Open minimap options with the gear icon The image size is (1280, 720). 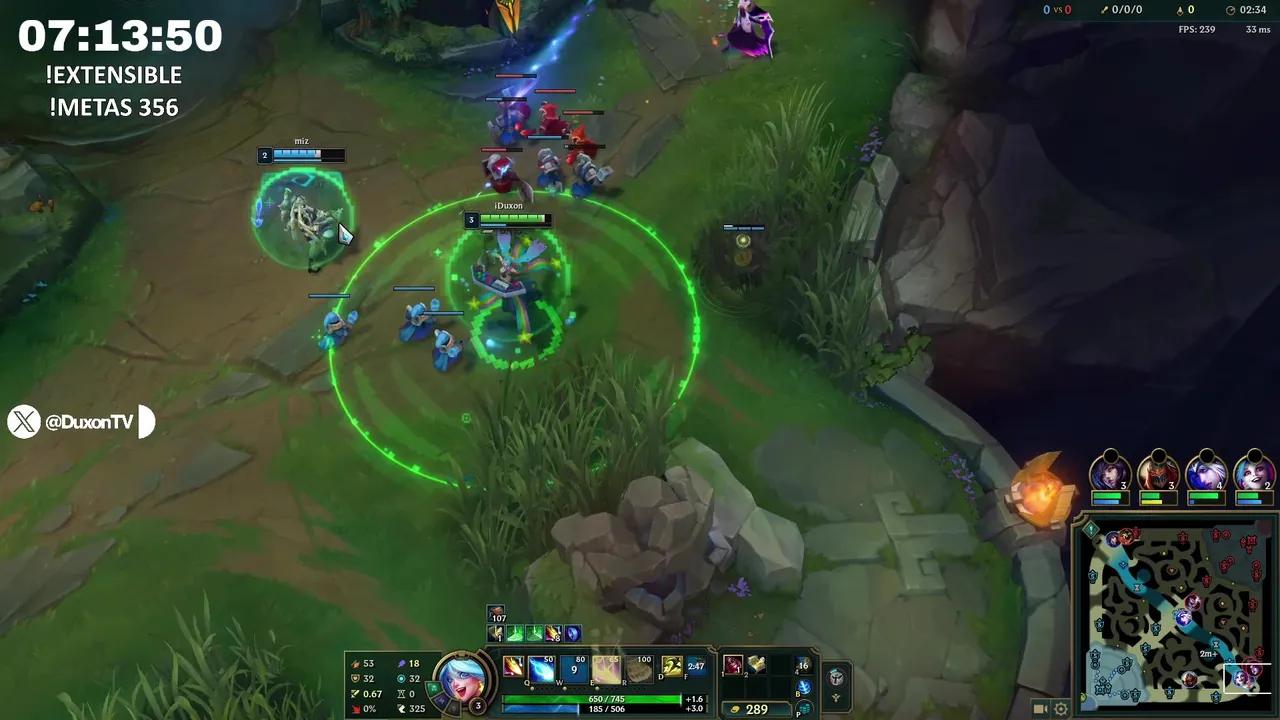[x=1060, y=708]
